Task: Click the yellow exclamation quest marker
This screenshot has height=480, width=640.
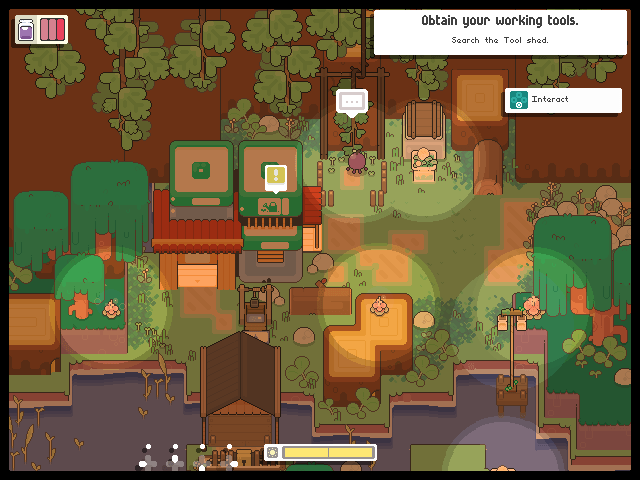Action: 276,177
